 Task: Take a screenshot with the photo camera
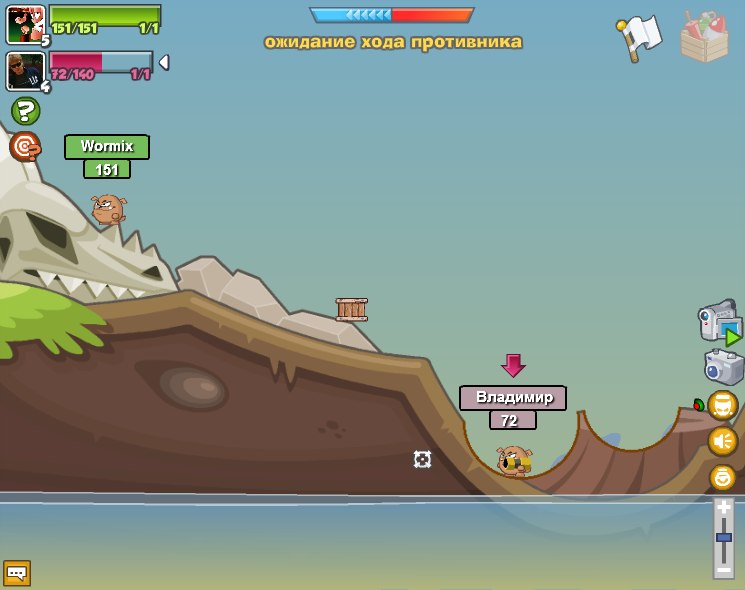(x=724, y=367)
